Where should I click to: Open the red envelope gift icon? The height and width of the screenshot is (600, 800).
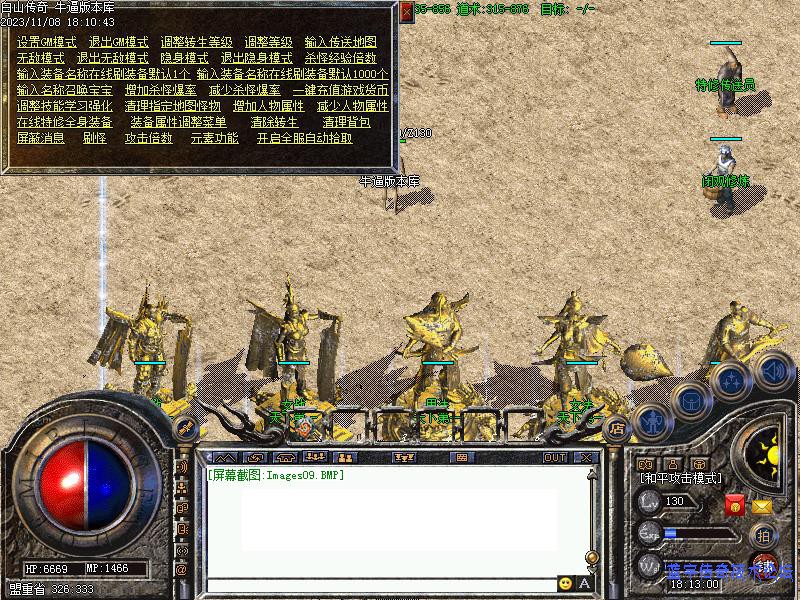734,506
